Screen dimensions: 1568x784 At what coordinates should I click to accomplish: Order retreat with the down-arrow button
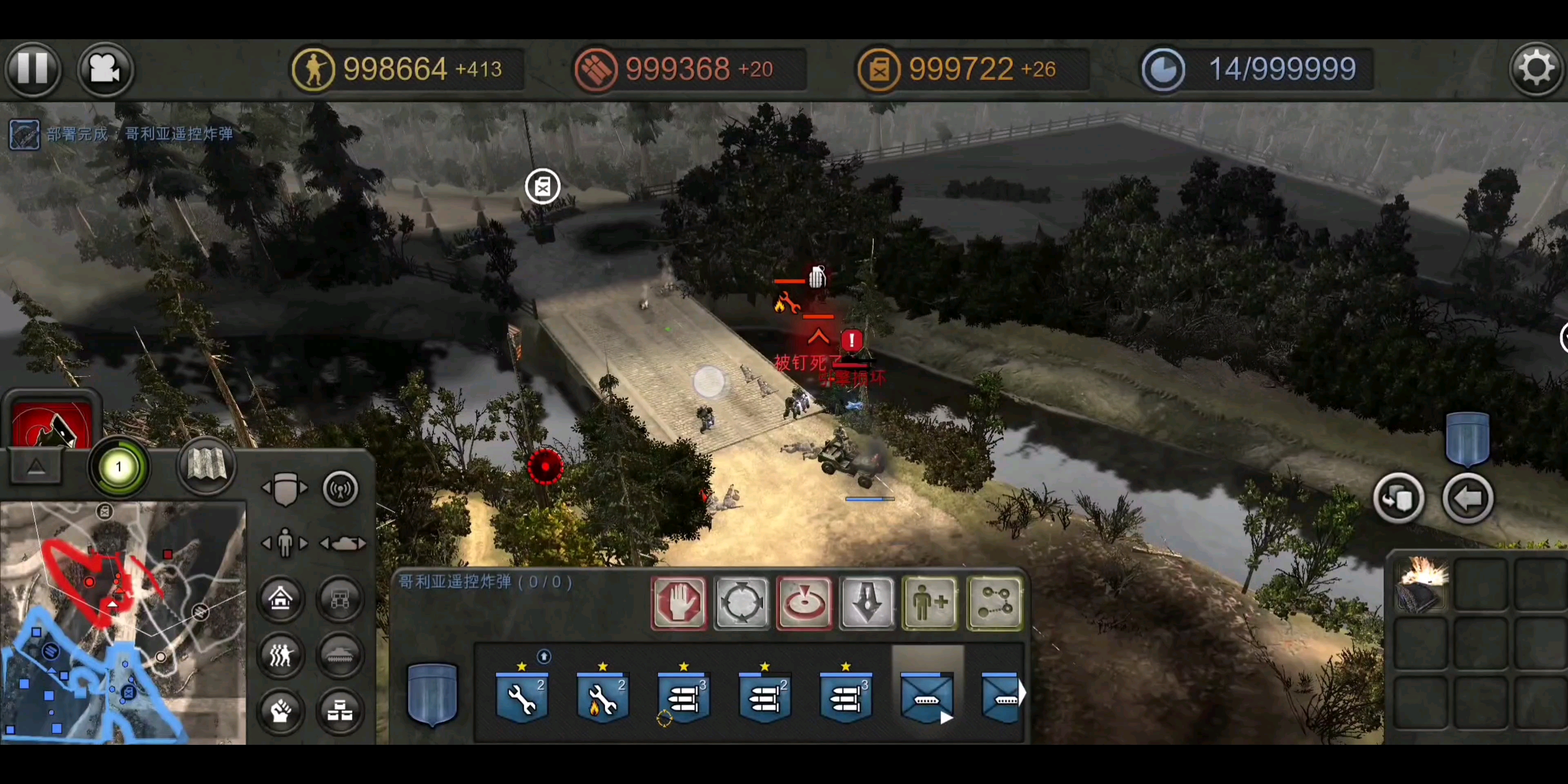click(x=867, y=603)
